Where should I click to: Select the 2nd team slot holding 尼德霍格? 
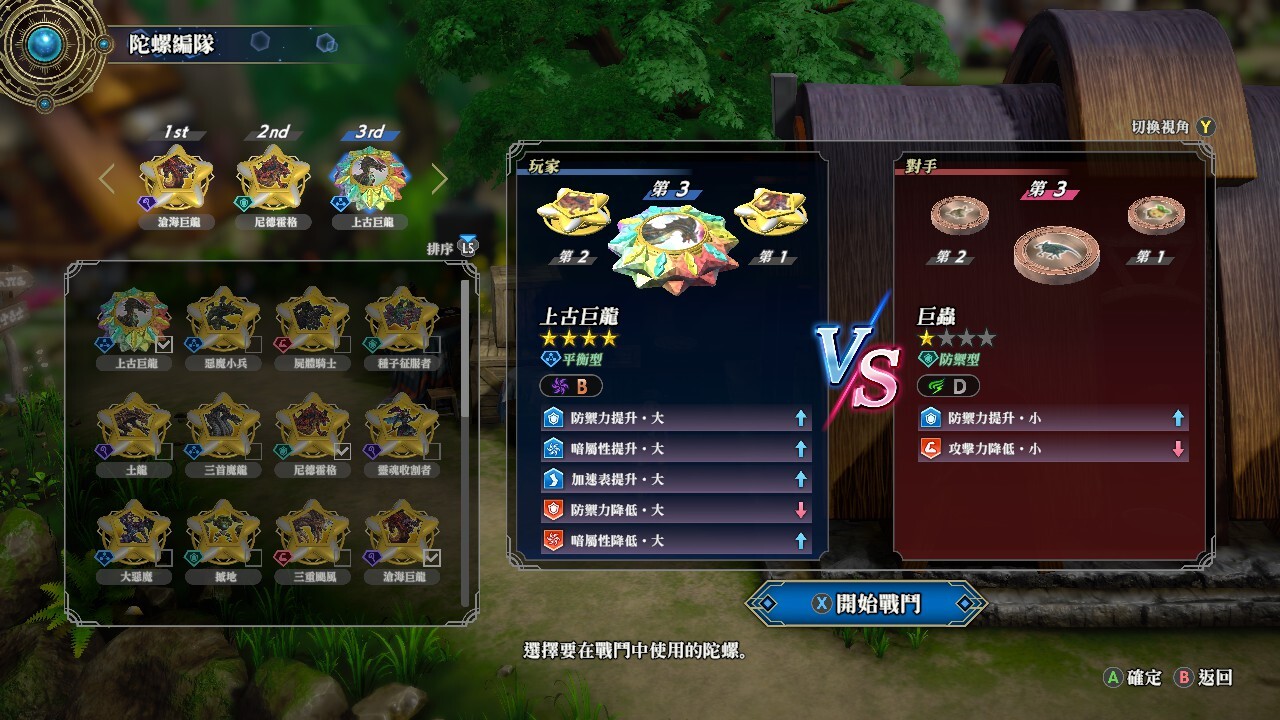[273, 180]
